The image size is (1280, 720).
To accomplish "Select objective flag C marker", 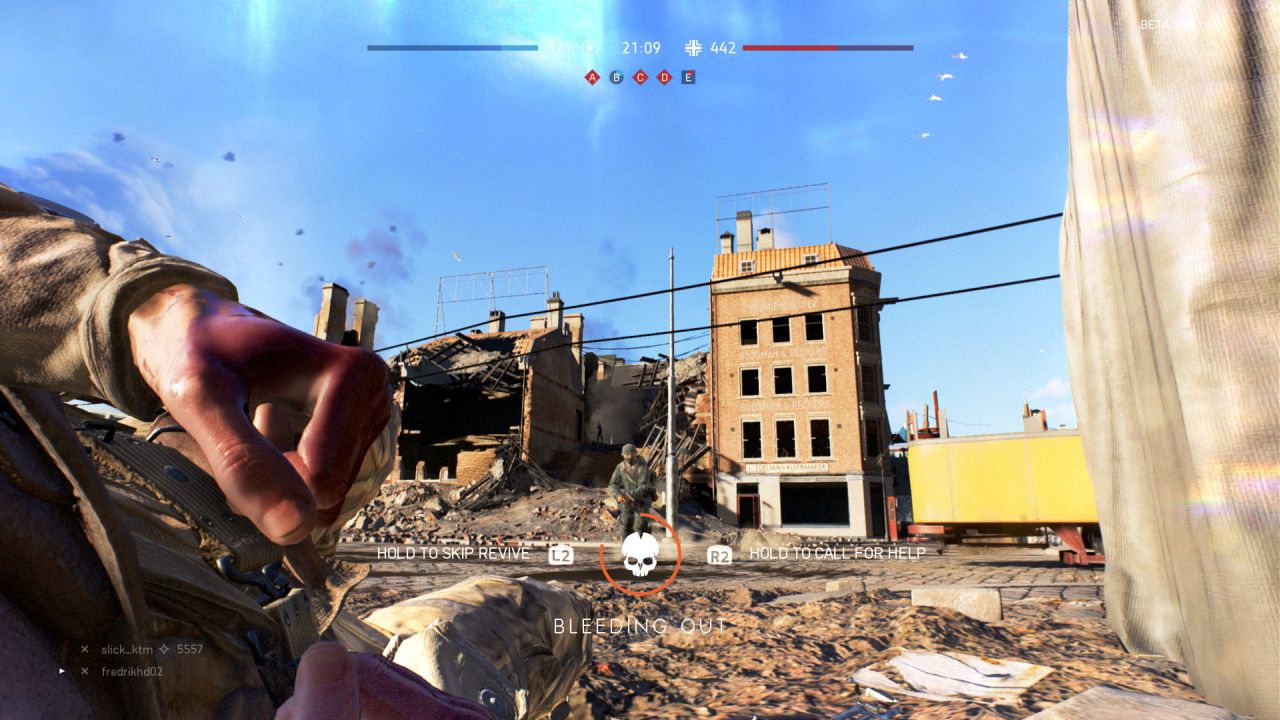I will coord(640,77).
